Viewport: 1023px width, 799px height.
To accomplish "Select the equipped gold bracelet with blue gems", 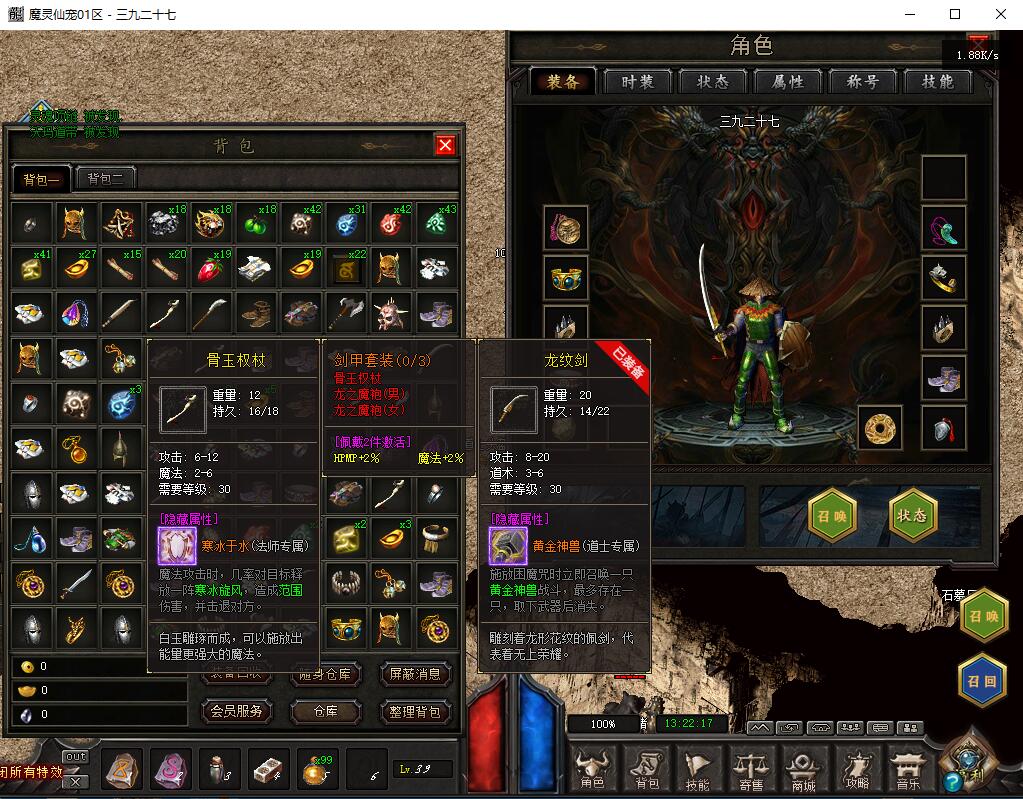I will click(x=565, y=277).
